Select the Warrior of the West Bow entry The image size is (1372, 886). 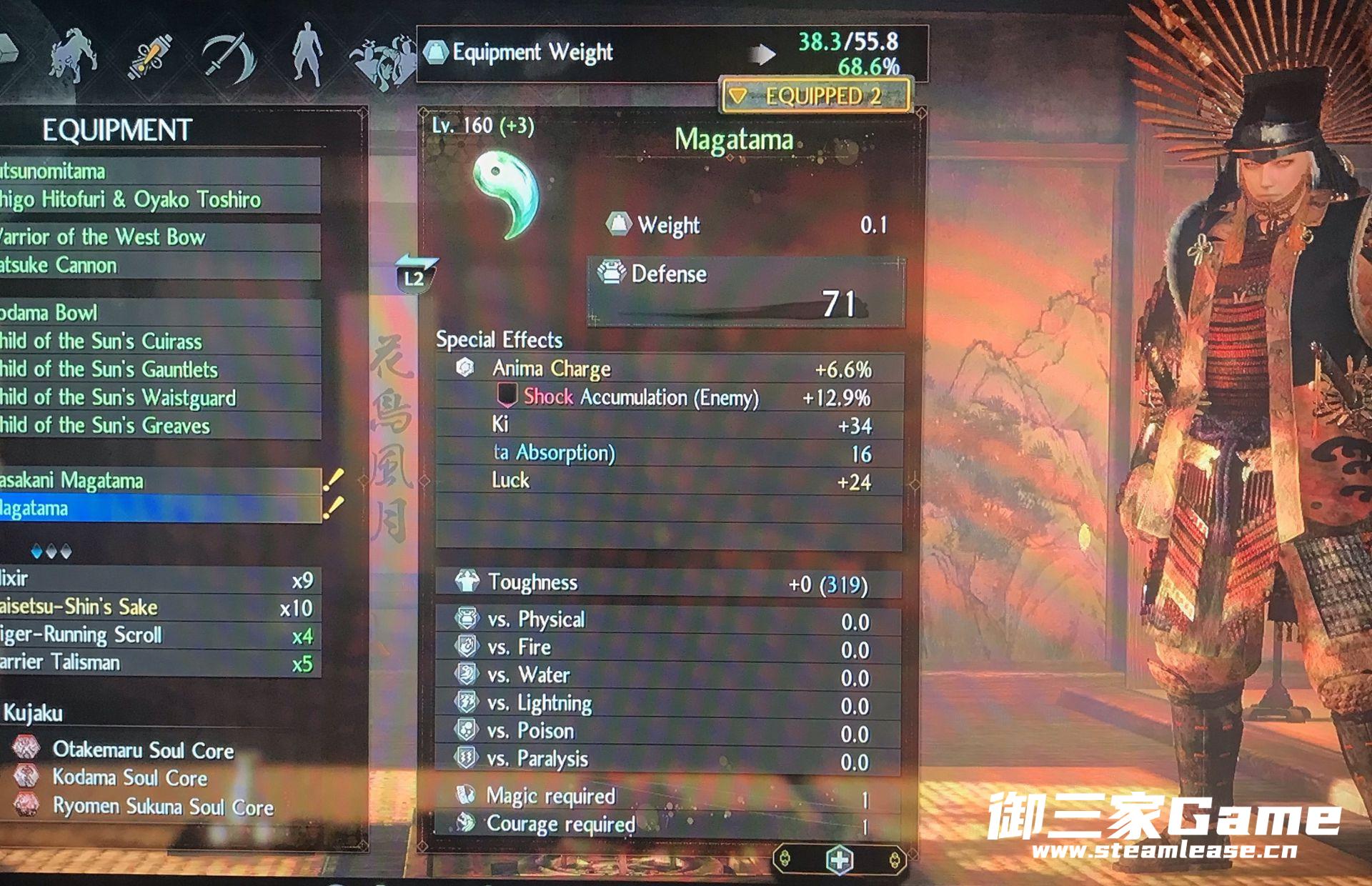click(x=157, y=237)
